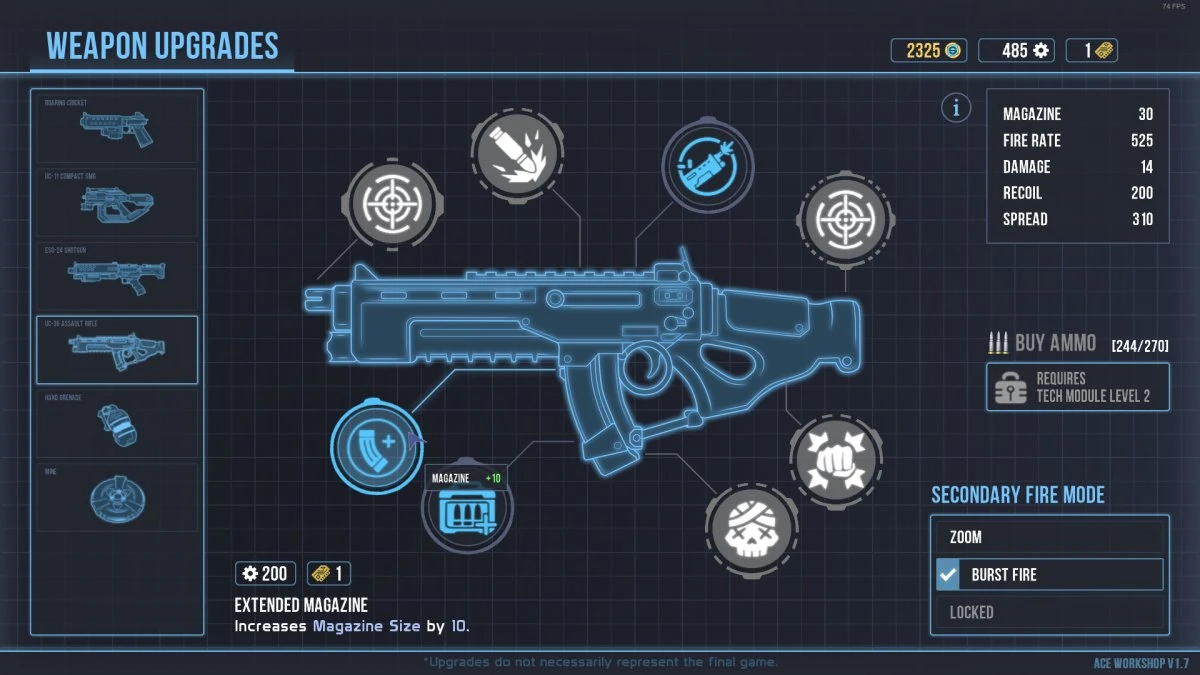Pick the UC-36 Assault Rifle
This screenshot has width=1200, height=675.
coord(117,349)
